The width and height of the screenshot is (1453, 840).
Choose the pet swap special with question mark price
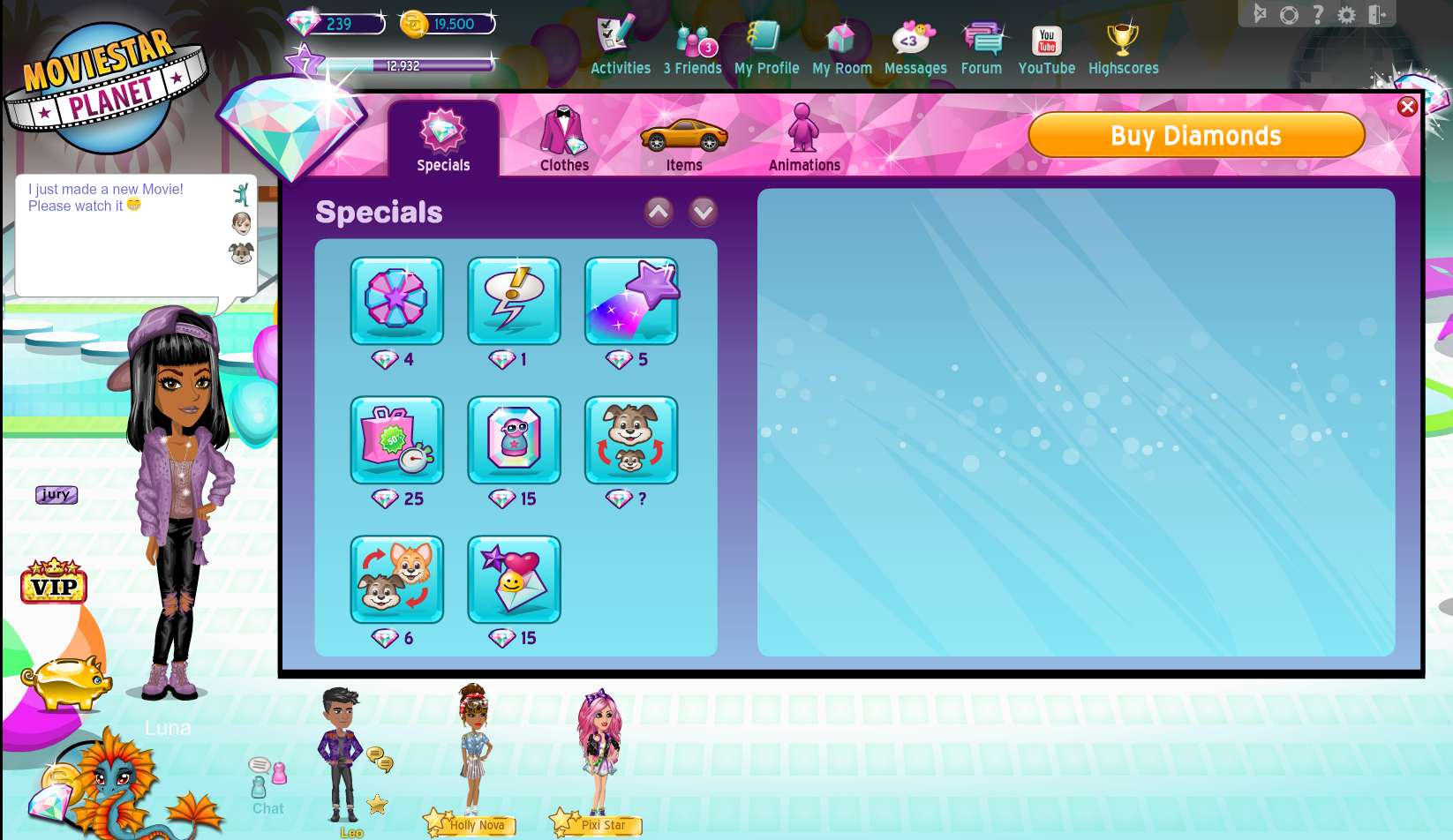tap(631, 440)
